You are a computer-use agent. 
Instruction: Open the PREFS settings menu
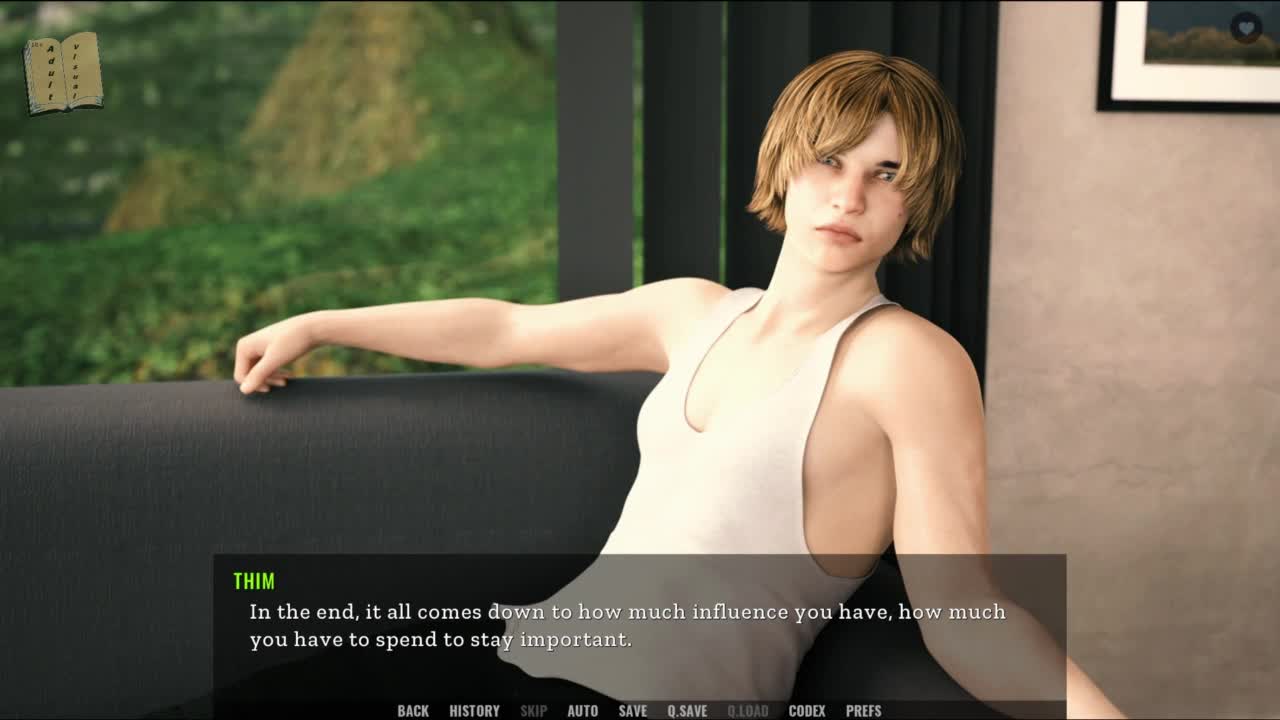pos(863,711)
